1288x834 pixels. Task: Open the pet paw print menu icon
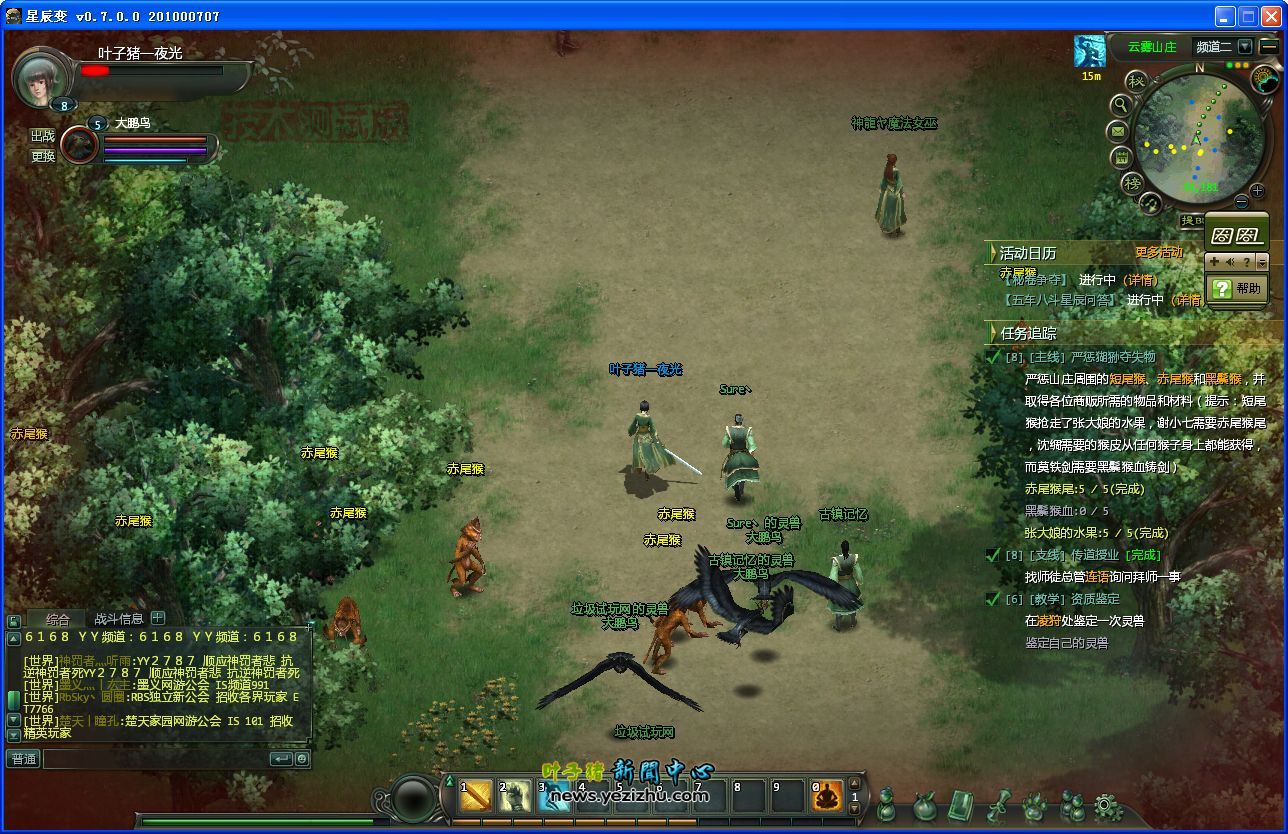pyautogui.click(x=1034, y=806)
